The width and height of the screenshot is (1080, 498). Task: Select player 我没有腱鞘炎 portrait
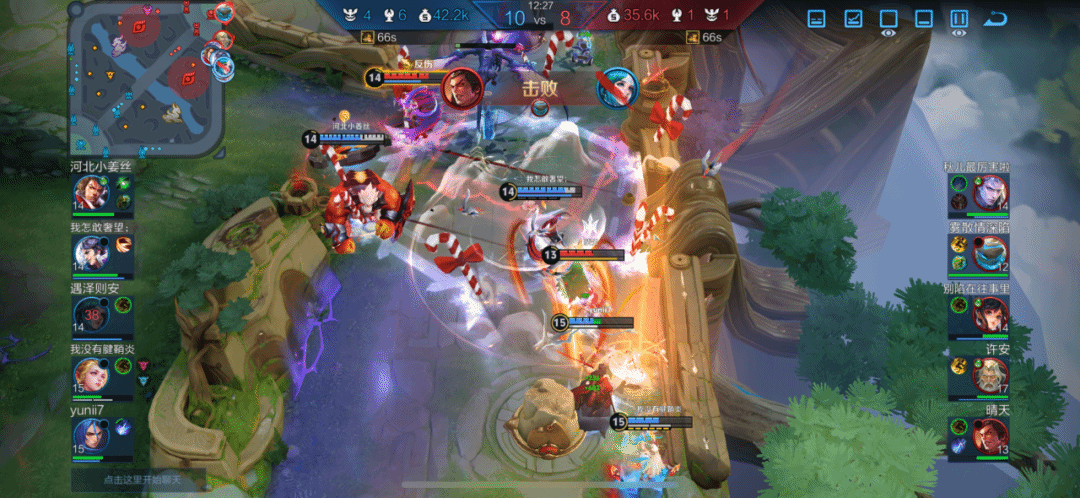[89, 376]
